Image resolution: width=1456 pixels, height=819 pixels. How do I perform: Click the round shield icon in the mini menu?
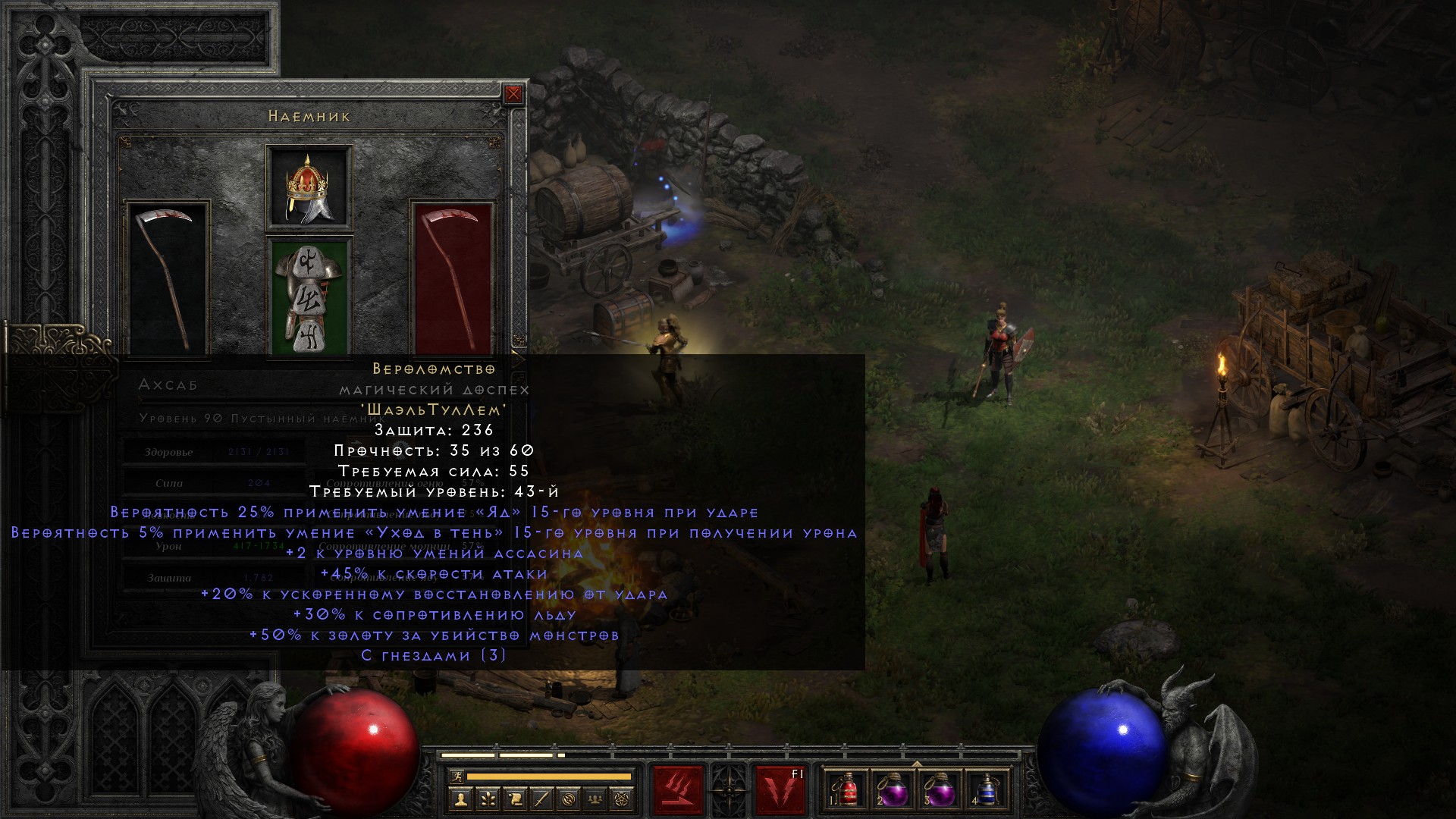[570, 799]
